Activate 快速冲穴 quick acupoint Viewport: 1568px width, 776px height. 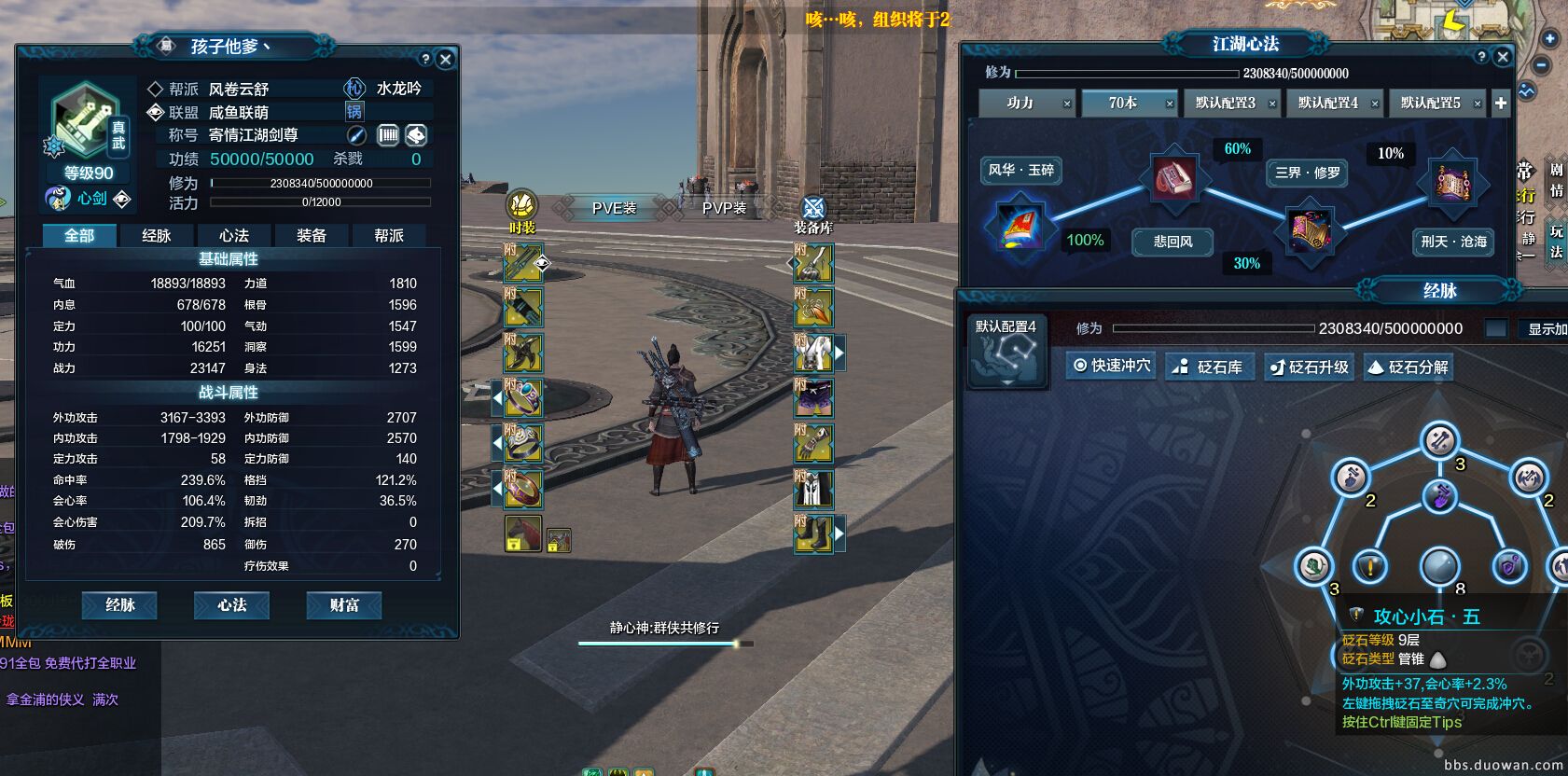click(x=1112, y=366)
